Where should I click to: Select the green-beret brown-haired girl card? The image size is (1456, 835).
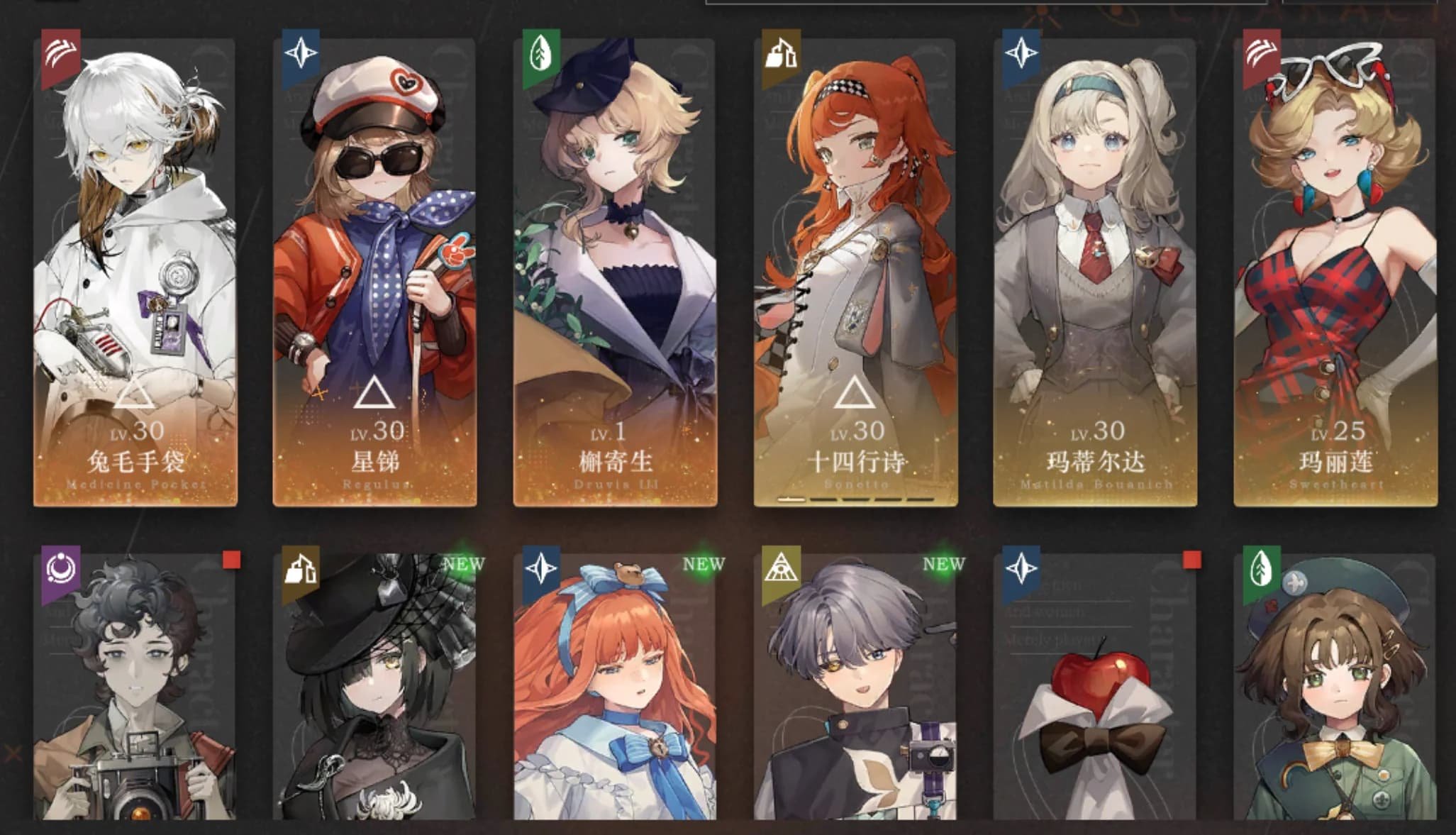click(1335, 687)
